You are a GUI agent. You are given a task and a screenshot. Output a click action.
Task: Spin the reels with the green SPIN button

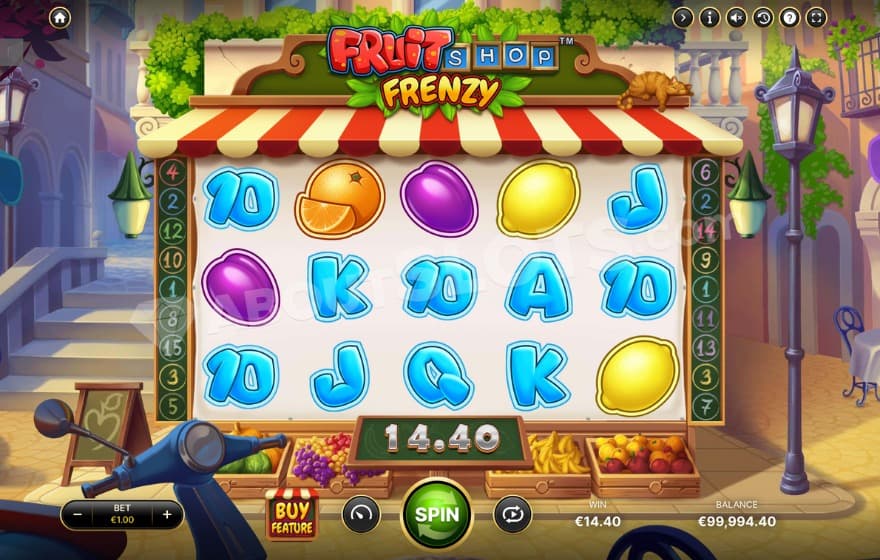point(436,514)
